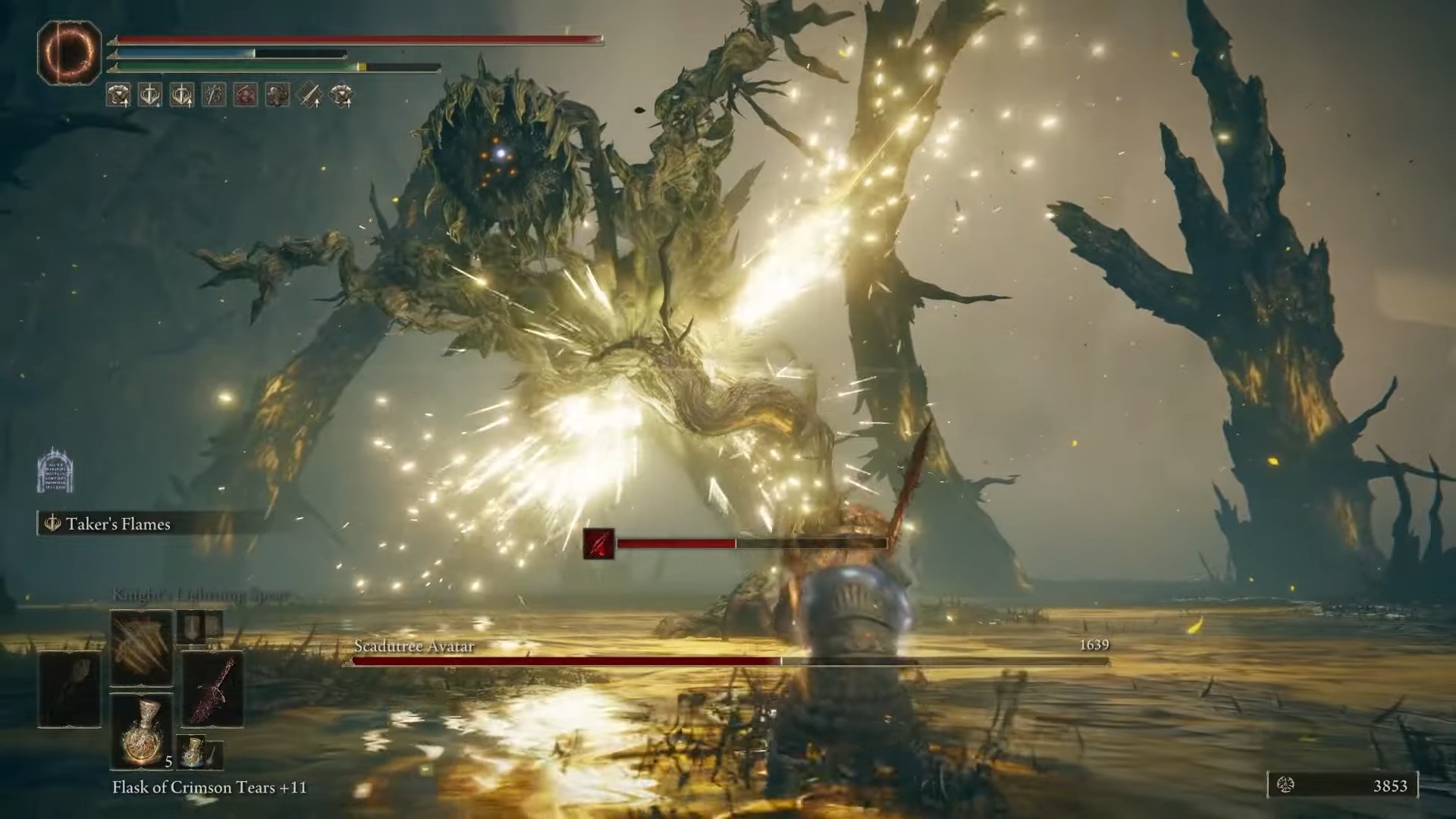Screen dimensions: 1456x819
Task: Click the Scadutree Avatar name text
Action: [414, 647]
